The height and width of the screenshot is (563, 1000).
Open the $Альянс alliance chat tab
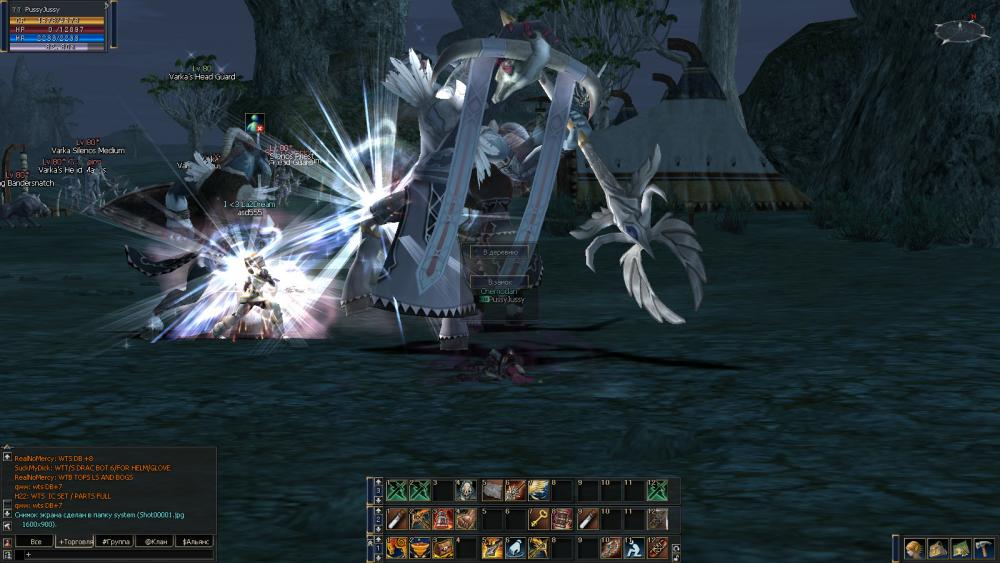194,541
